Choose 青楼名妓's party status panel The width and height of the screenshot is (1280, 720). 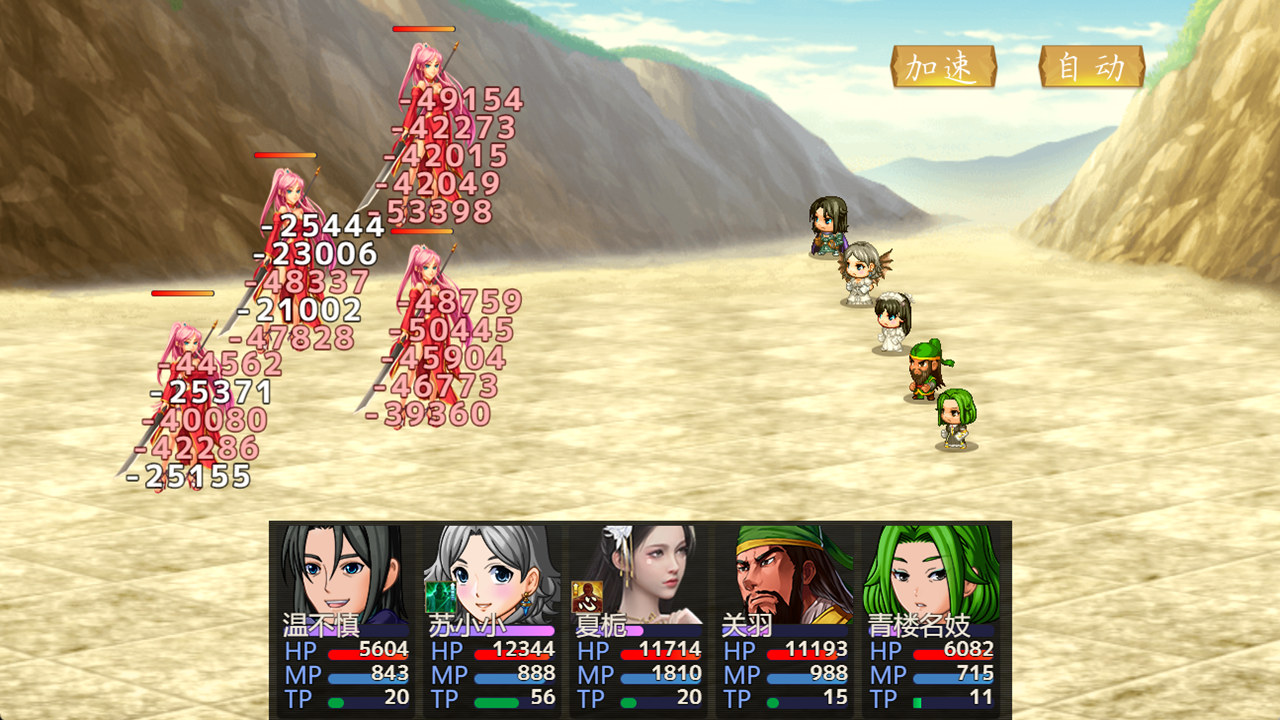point(933,618)
